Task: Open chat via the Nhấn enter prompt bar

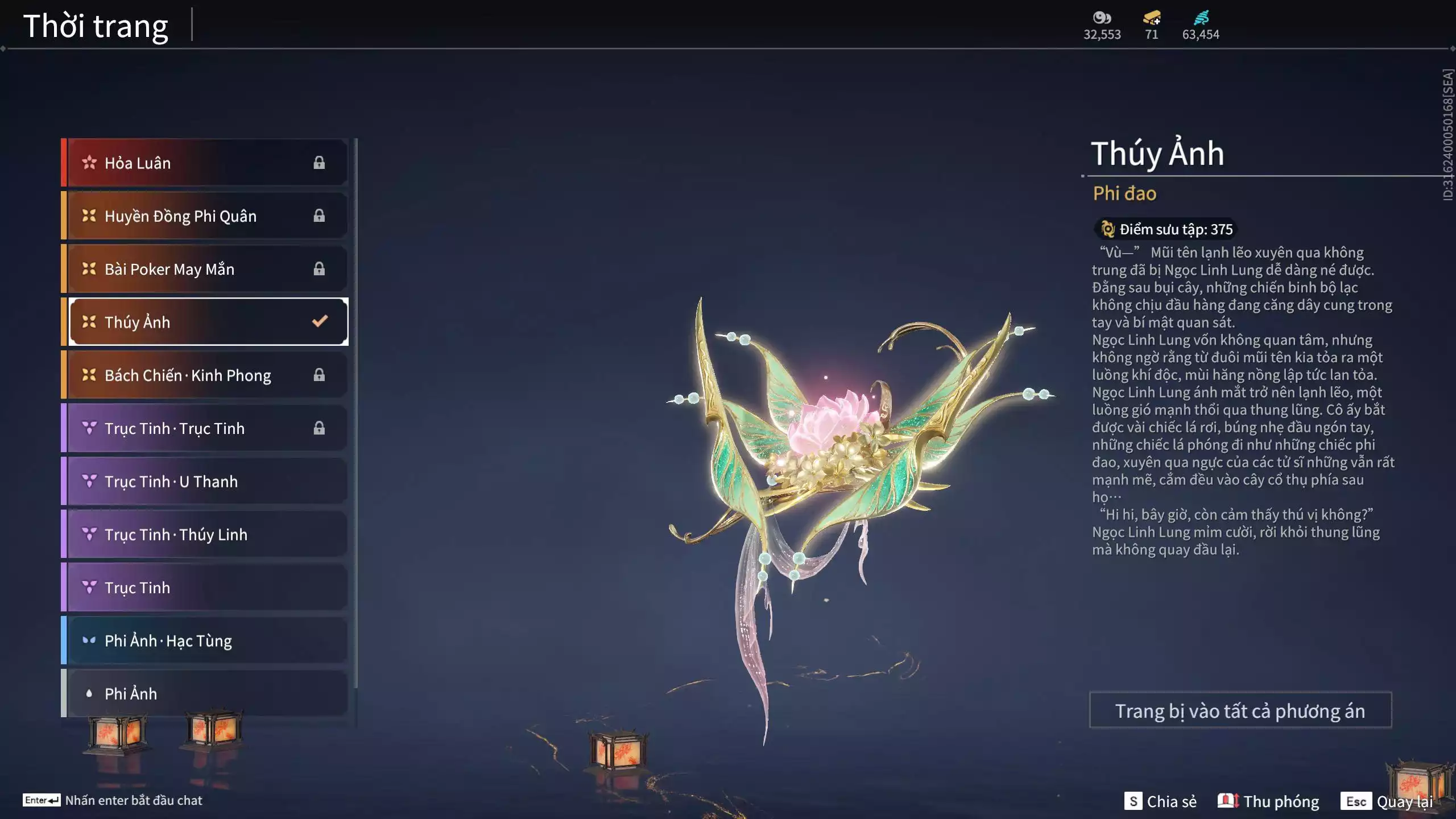Action: (113, 800)
